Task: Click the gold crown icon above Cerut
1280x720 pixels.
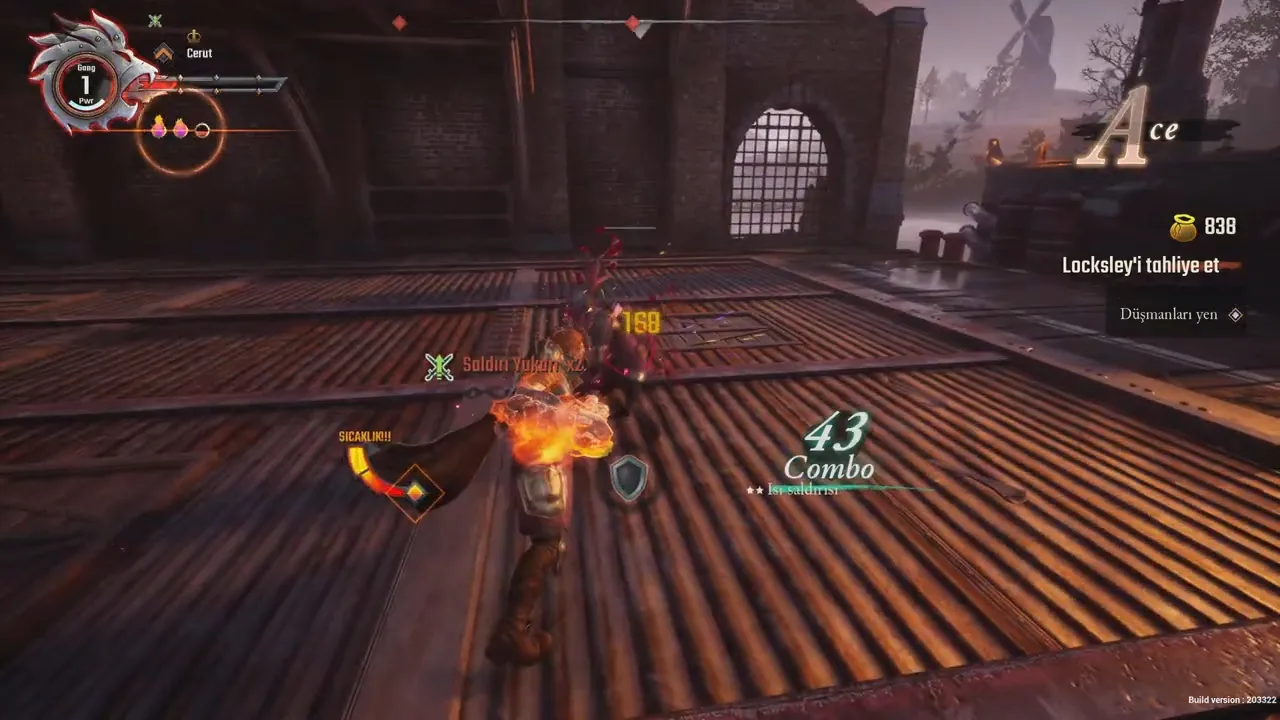Action: [194, 36]
